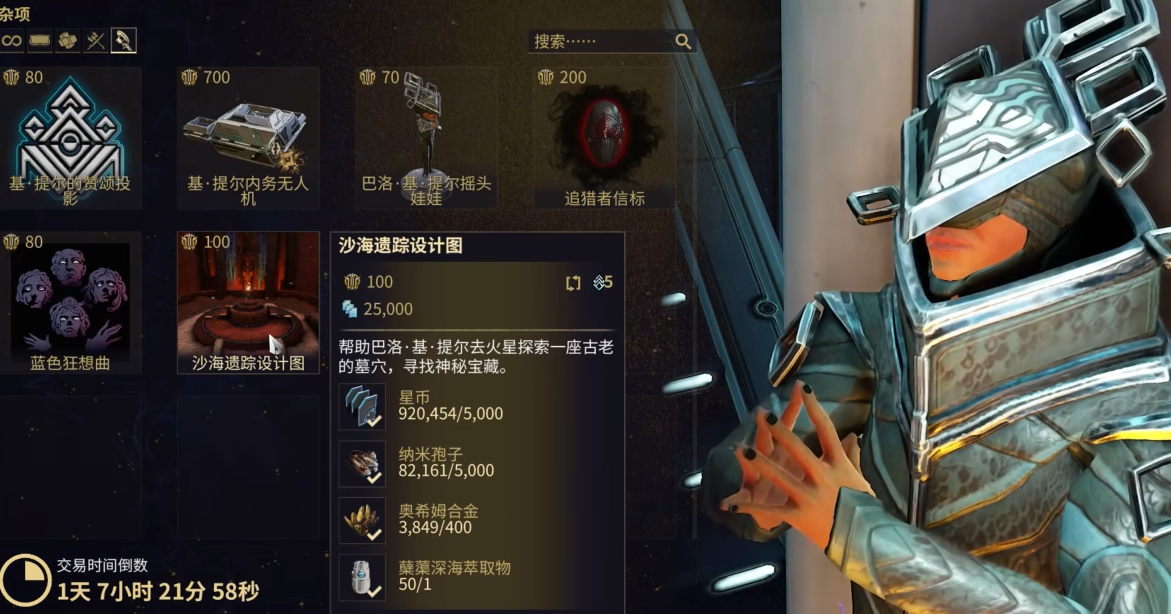Viewport: 1171px width, 614px height.
Task: Click the 蘖藁深海萃取物 resource icon
Action: pos(362,577)
